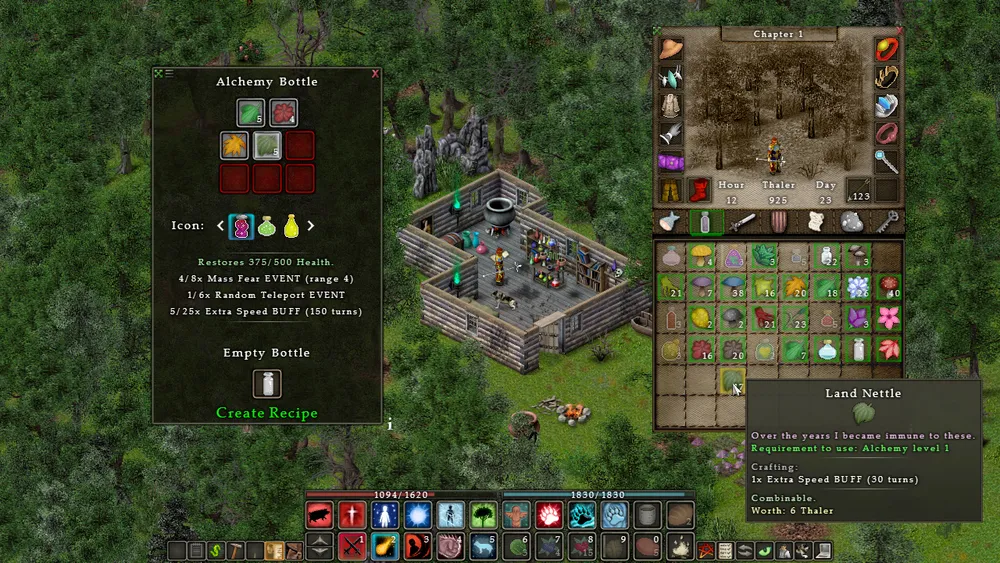Click the Create Recipe button
1000x563 pixels.
click(267, 413)
